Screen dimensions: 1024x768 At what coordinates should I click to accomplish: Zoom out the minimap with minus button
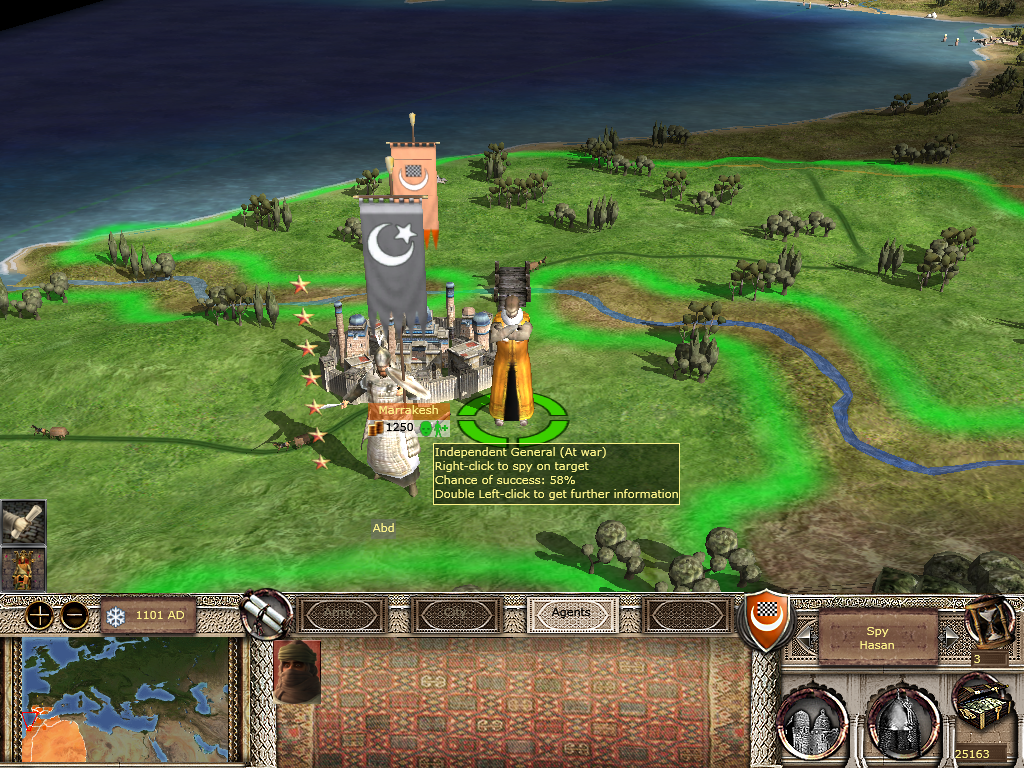[x=73, y=615]
